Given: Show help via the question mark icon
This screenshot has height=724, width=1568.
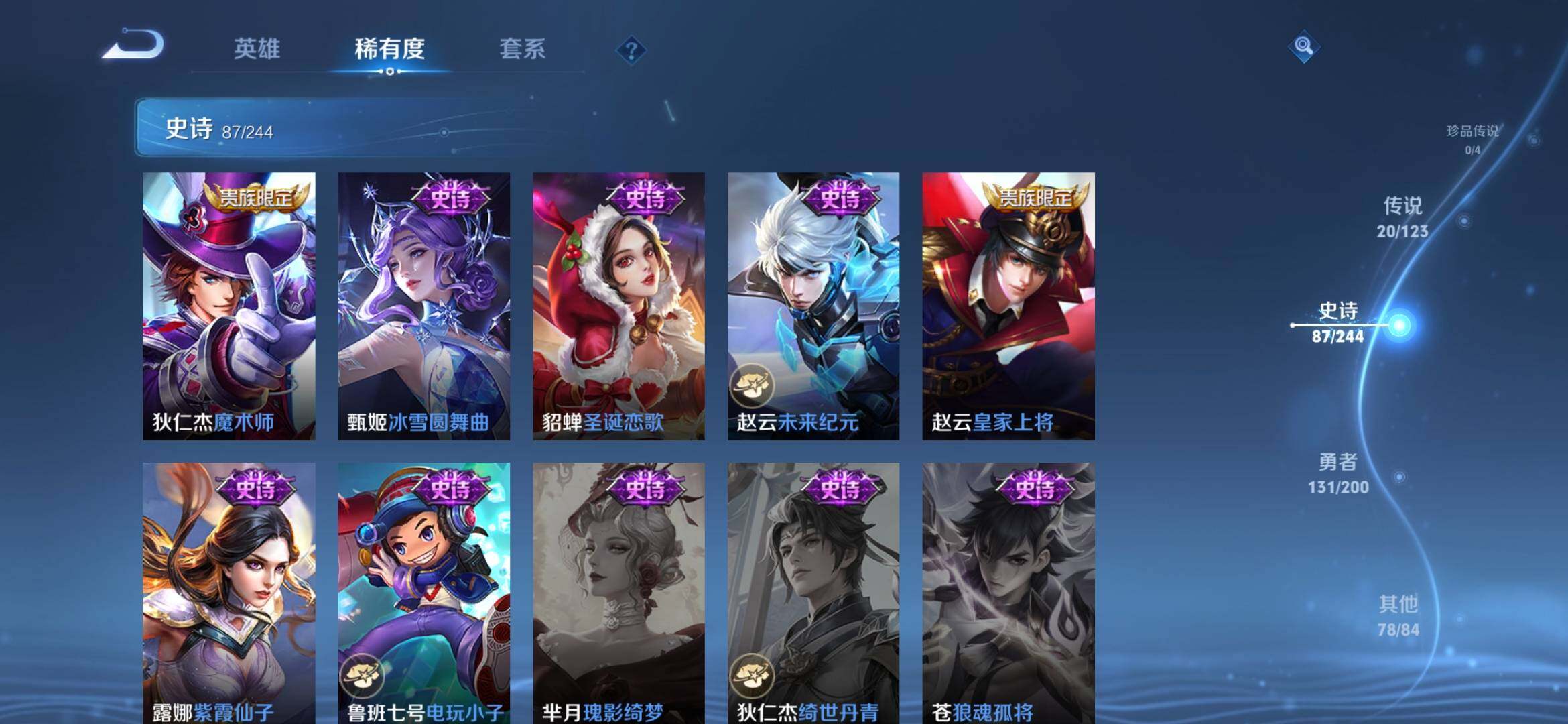Looking at the screenshot, I should (x=631, y=50).
